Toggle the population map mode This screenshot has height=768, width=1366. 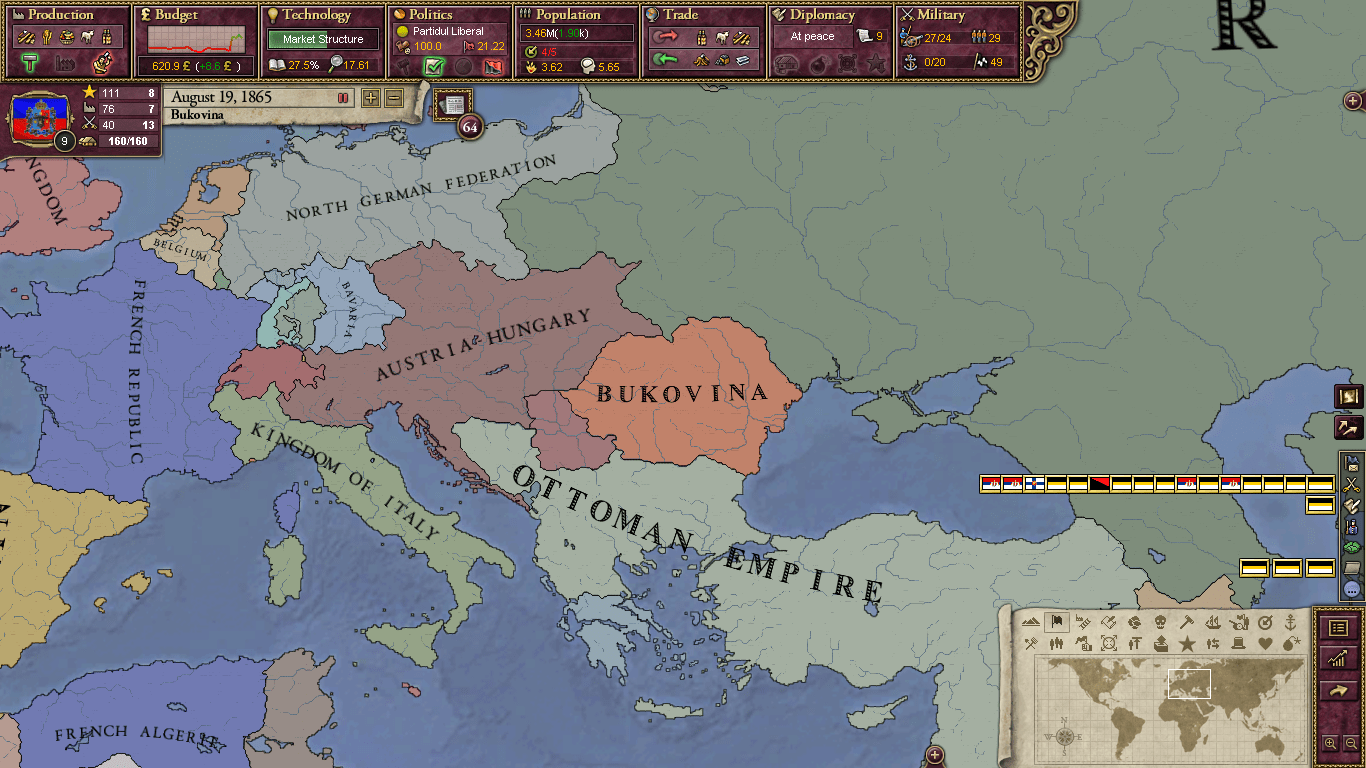[x=1056, y=643]
